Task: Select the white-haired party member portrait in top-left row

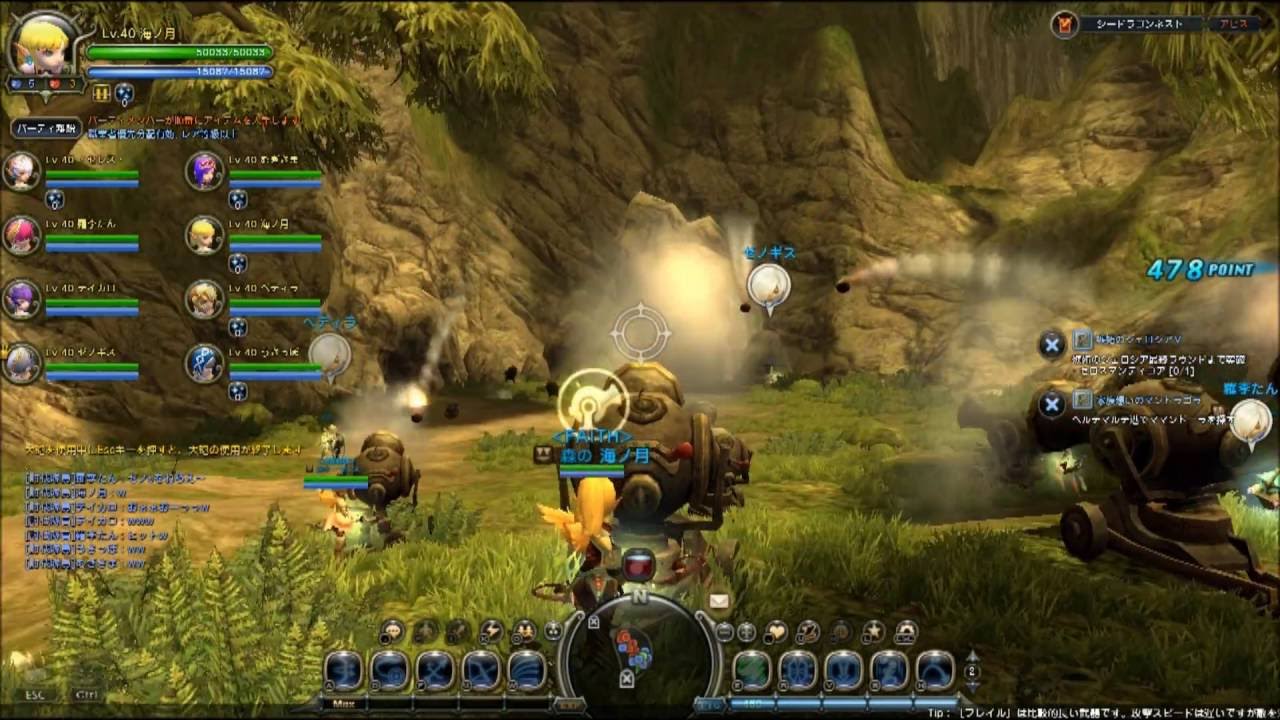Action: point(21,172)
